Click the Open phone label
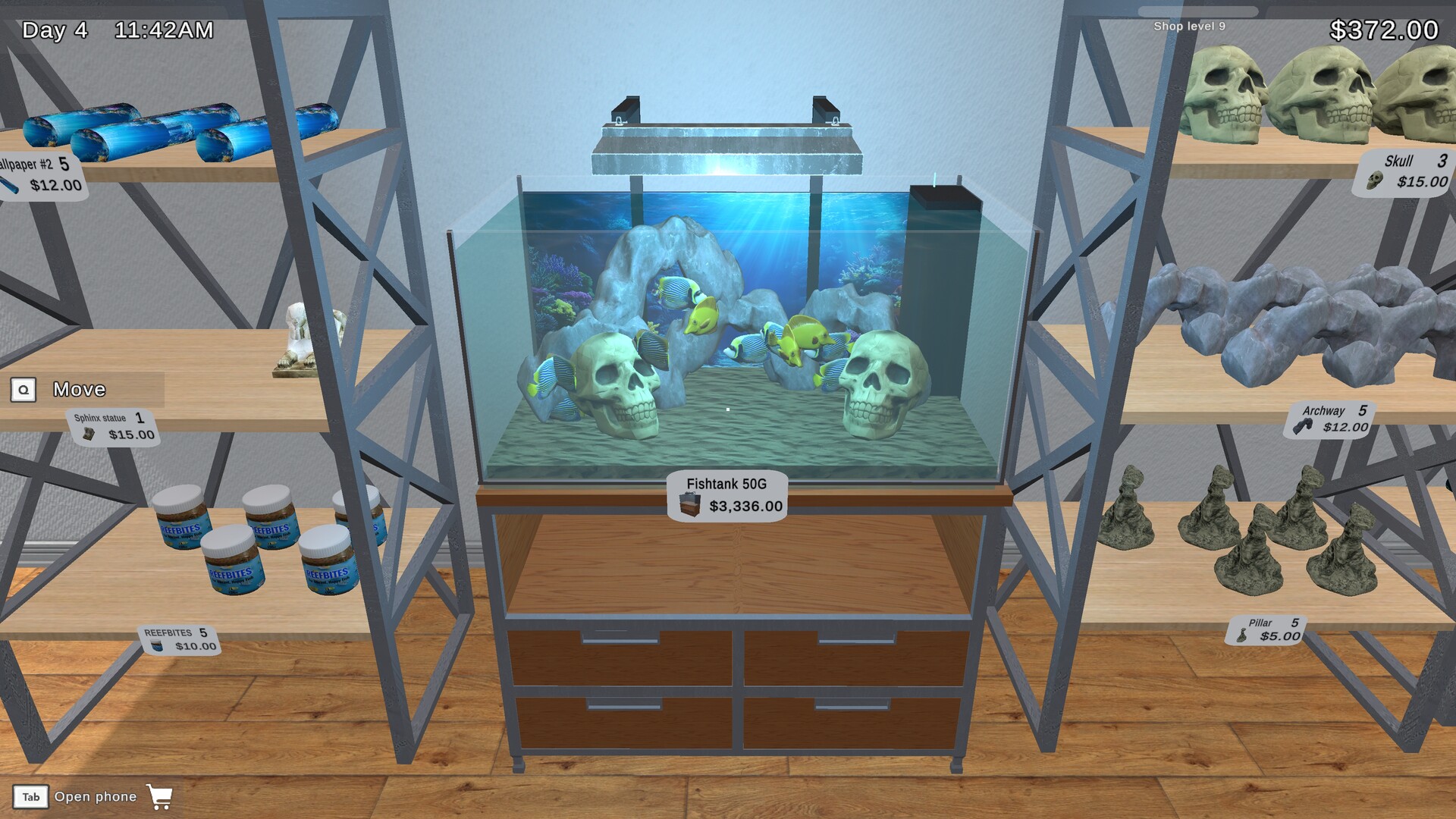This screenshot has height=819, width=1456. pos(97,797)
